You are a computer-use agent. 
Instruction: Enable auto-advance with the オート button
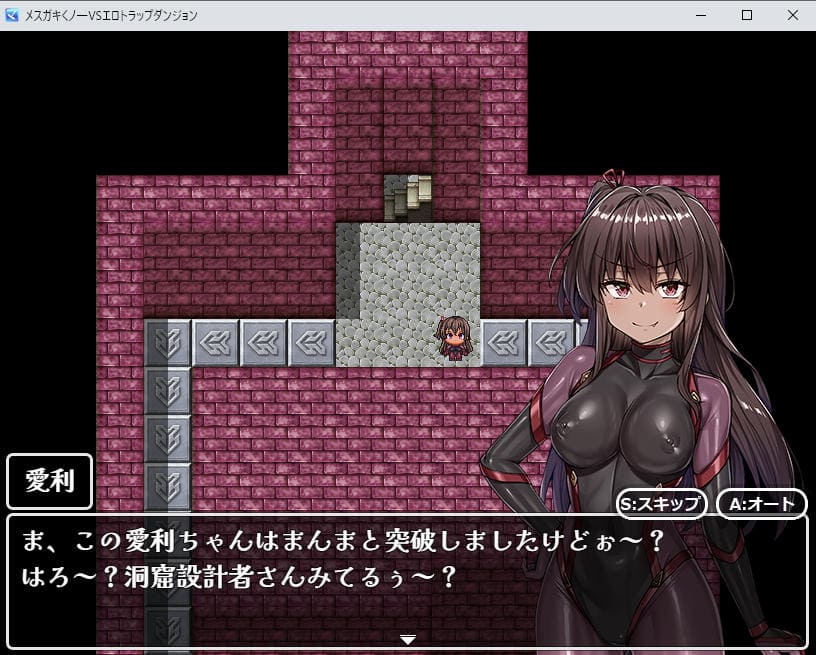pos(761,503)
